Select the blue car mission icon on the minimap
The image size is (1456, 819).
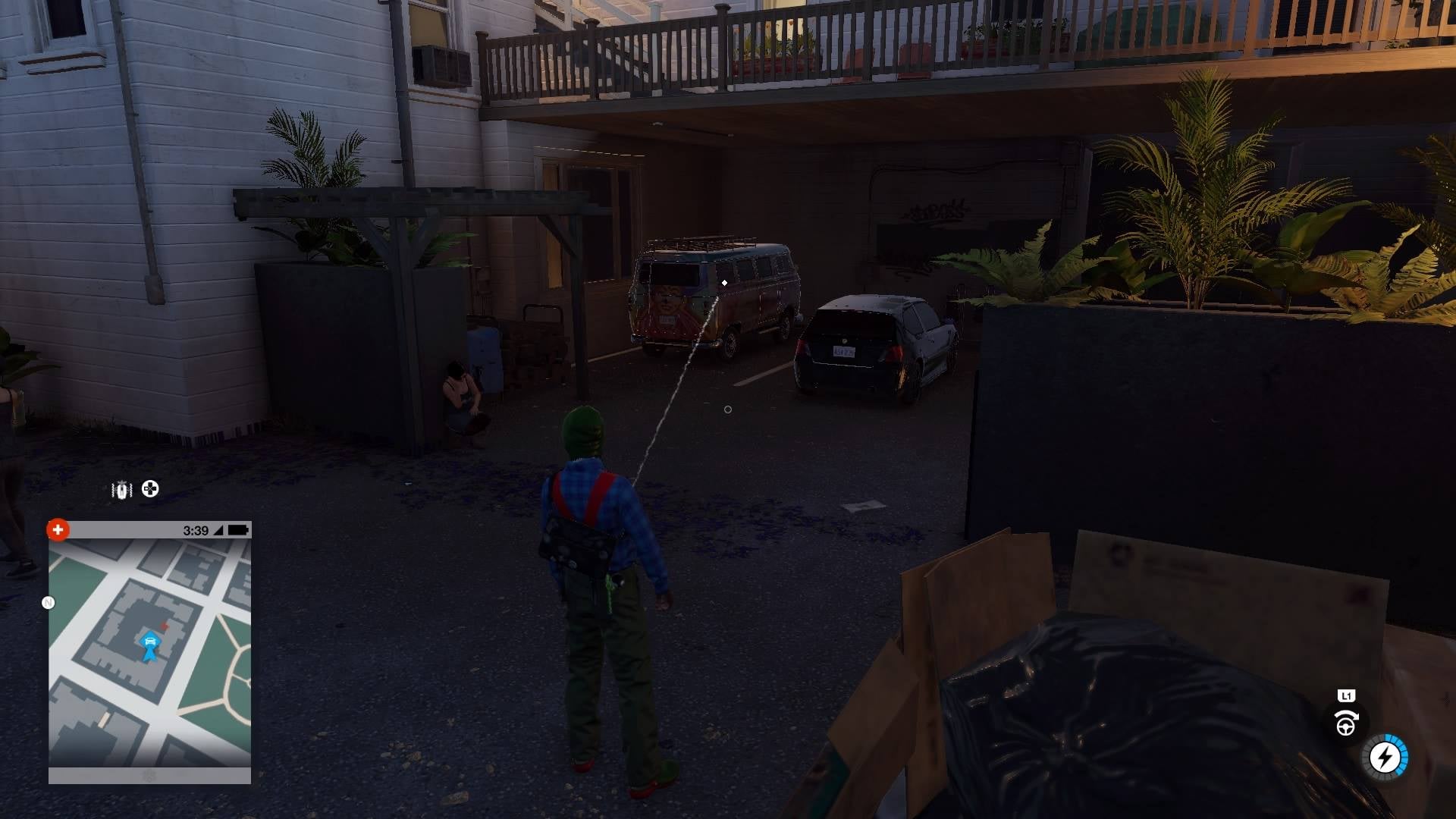tap(150, 642)
